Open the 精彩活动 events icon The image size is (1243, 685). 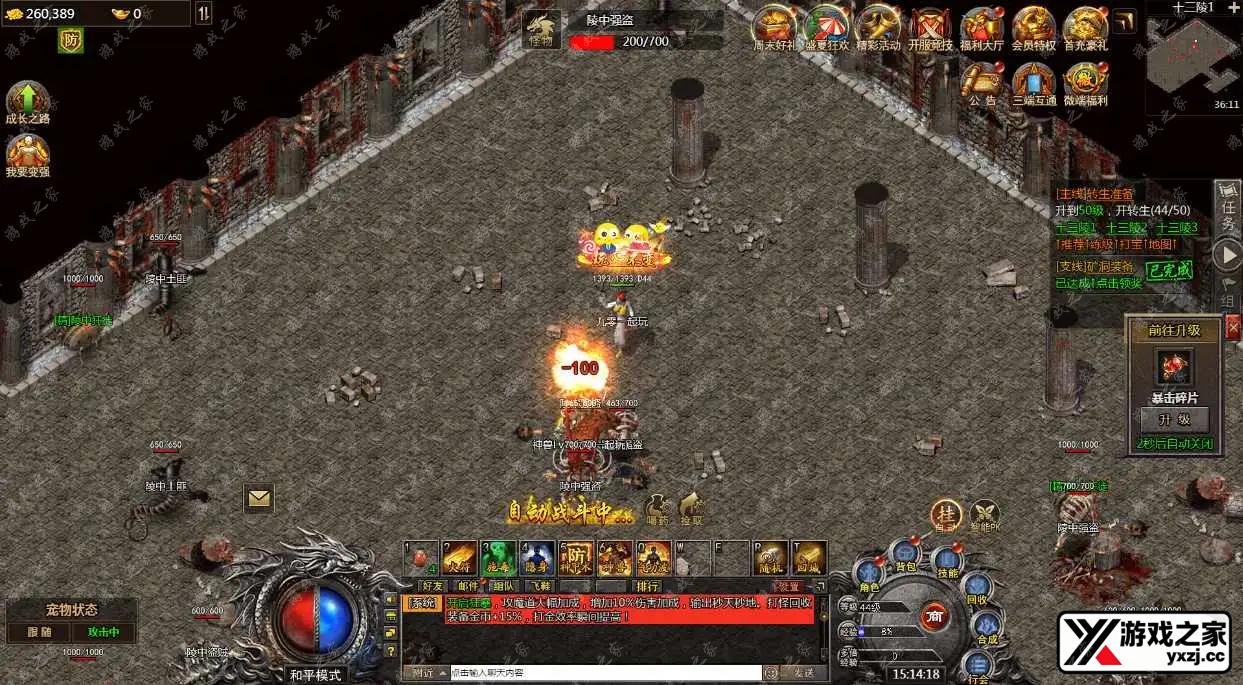click(x=877, y=28)
